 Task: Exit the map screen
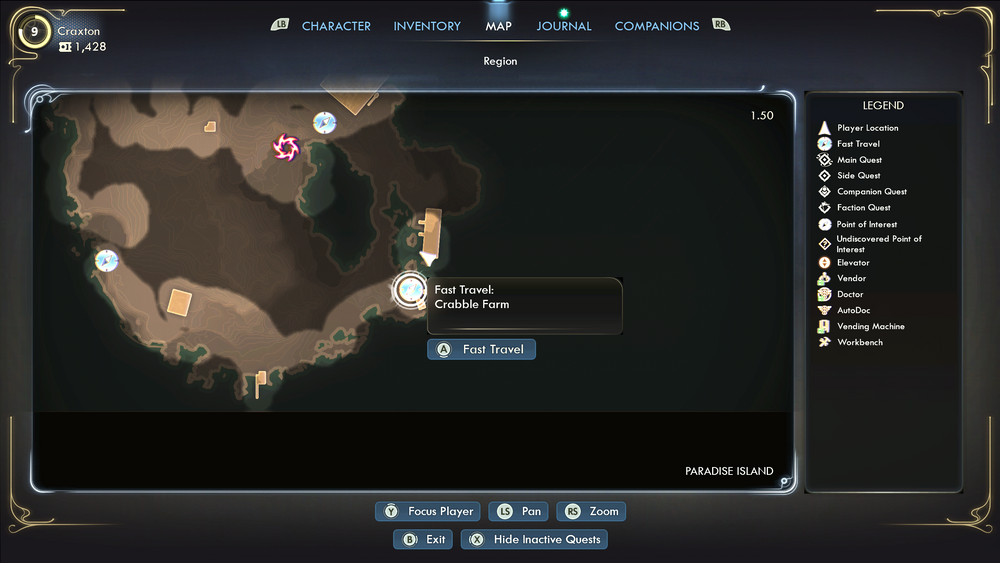(x=423, y=539)
